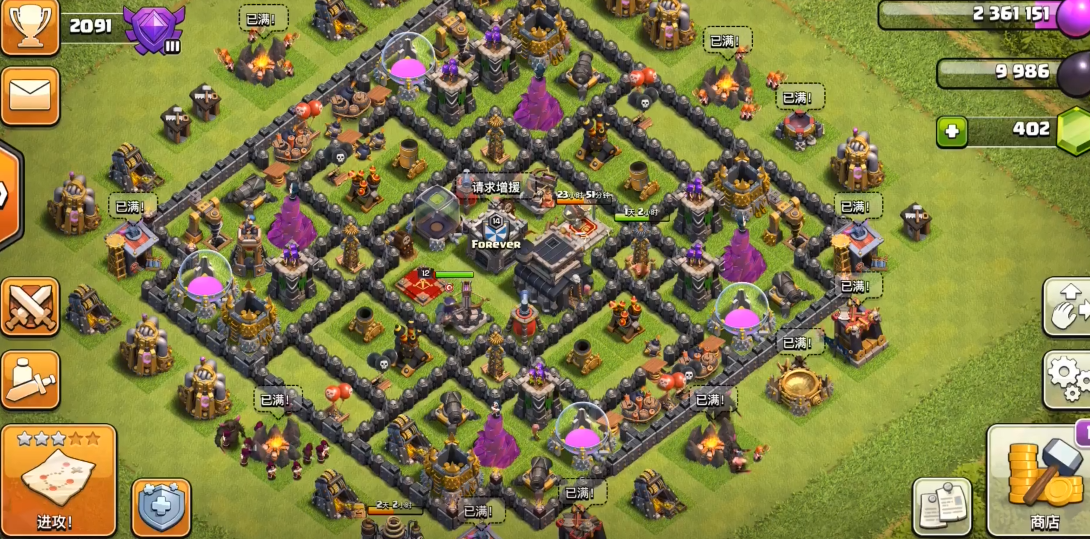Buy gems with the green plus button
Viewport: 1090px width, 539px height.
(952, 131)
